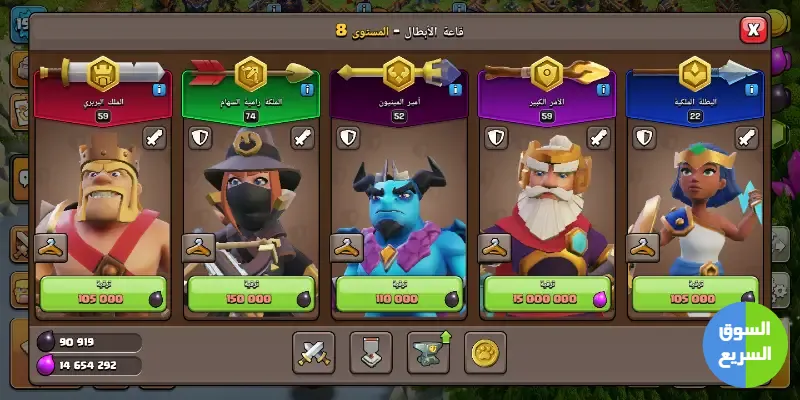The width and height of the screenshot is (800, 400).
Task: Show info for the Royal Champion
Action: click(x=750, y=90)
